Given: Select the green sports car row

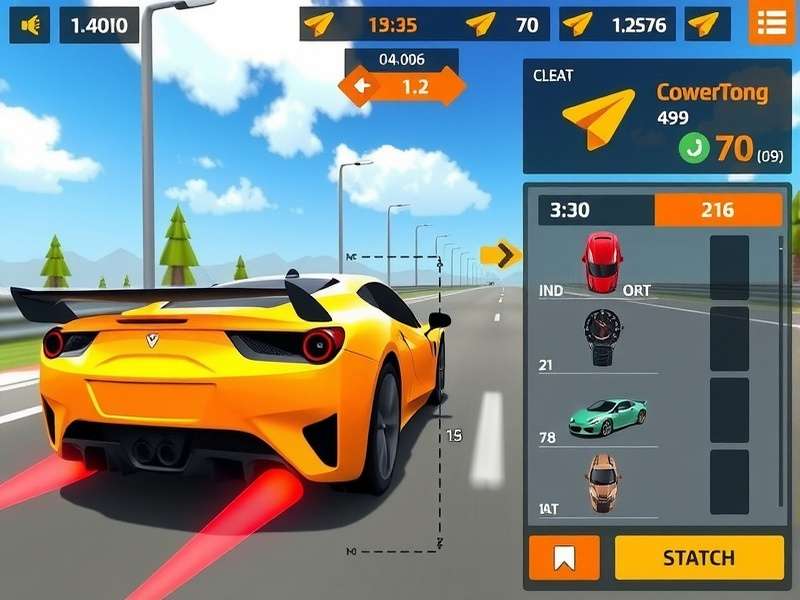Looking at the screenshot, I should tap(607, 415).
